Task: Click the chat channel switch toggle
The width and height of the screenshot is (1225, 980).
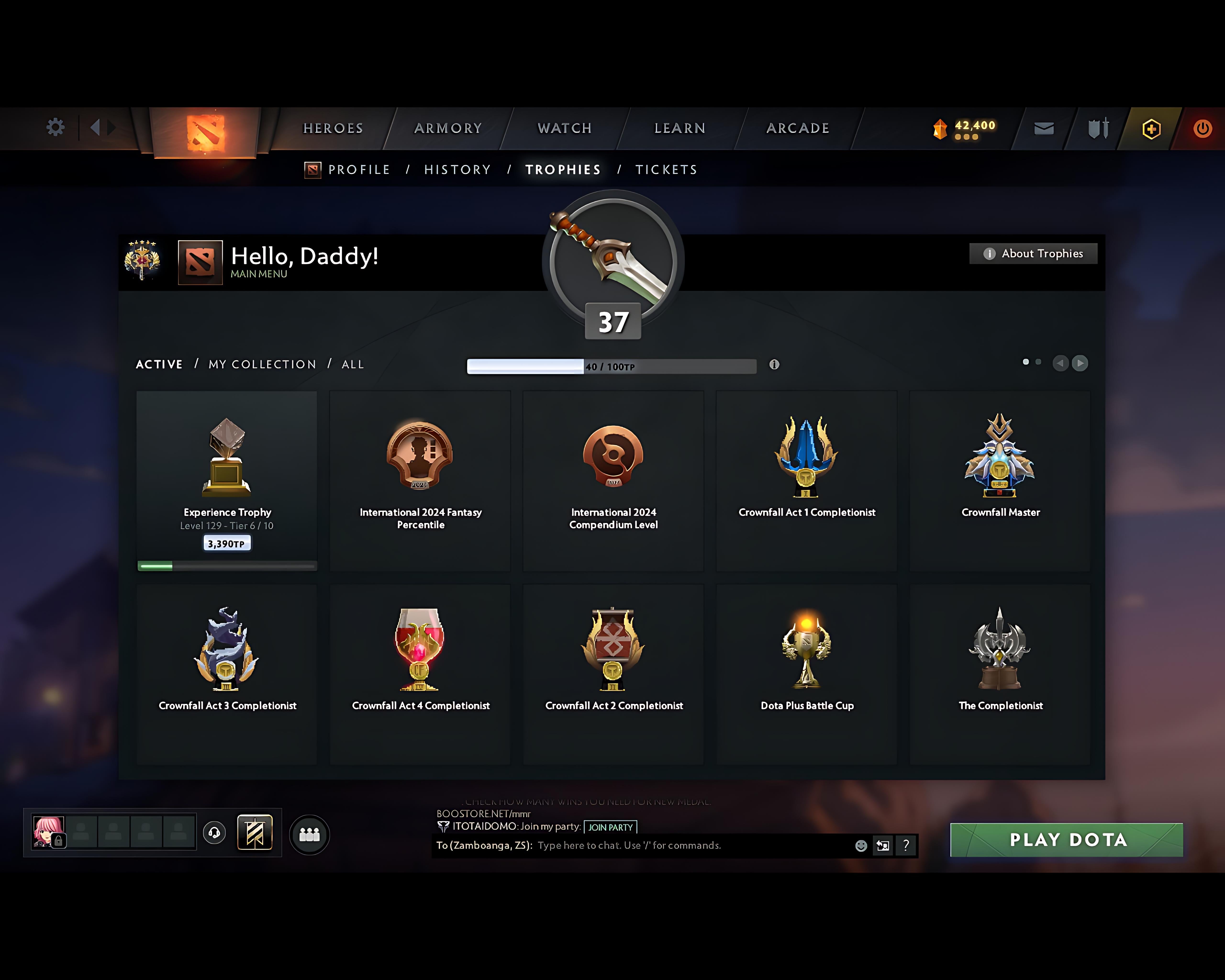Action: tap(882, 845)
